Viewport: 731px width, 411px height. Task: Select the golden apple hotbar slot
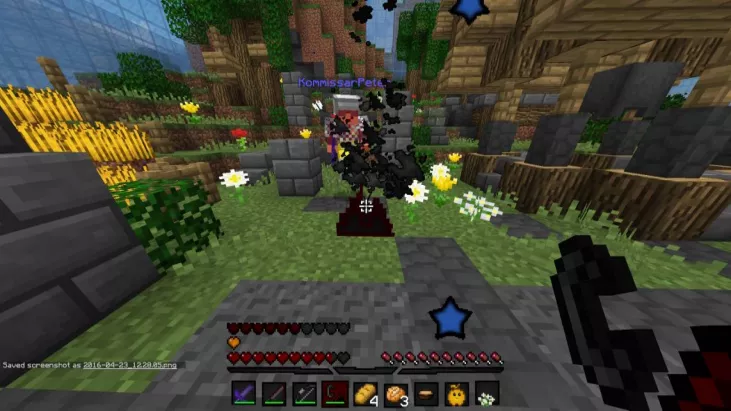(x=456, y=393)
